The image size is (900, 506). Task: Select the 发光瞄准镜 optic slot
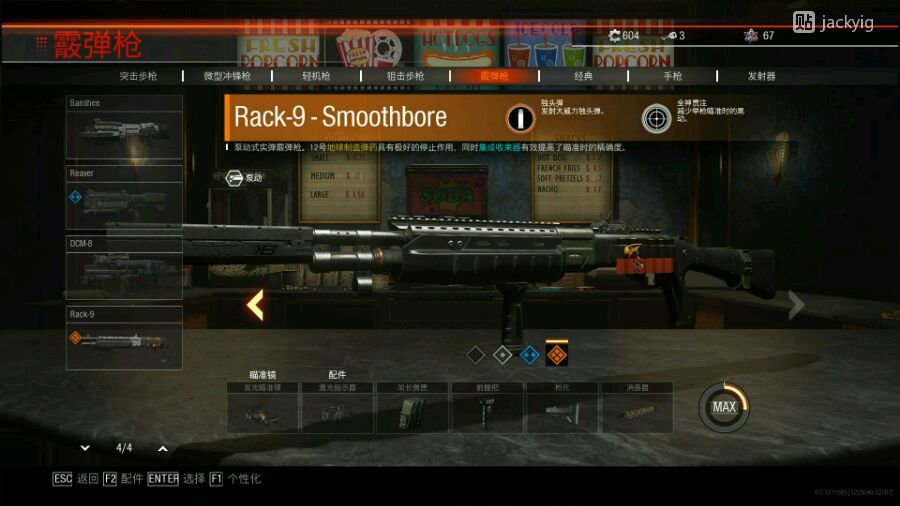(263, 408)
